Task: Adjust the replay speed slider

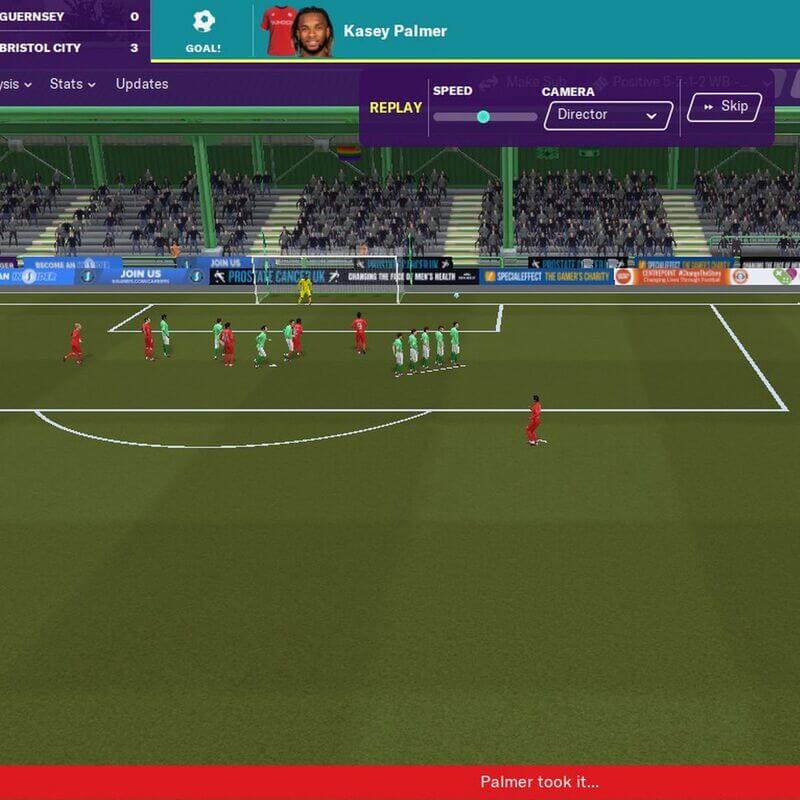Action: 483,116
